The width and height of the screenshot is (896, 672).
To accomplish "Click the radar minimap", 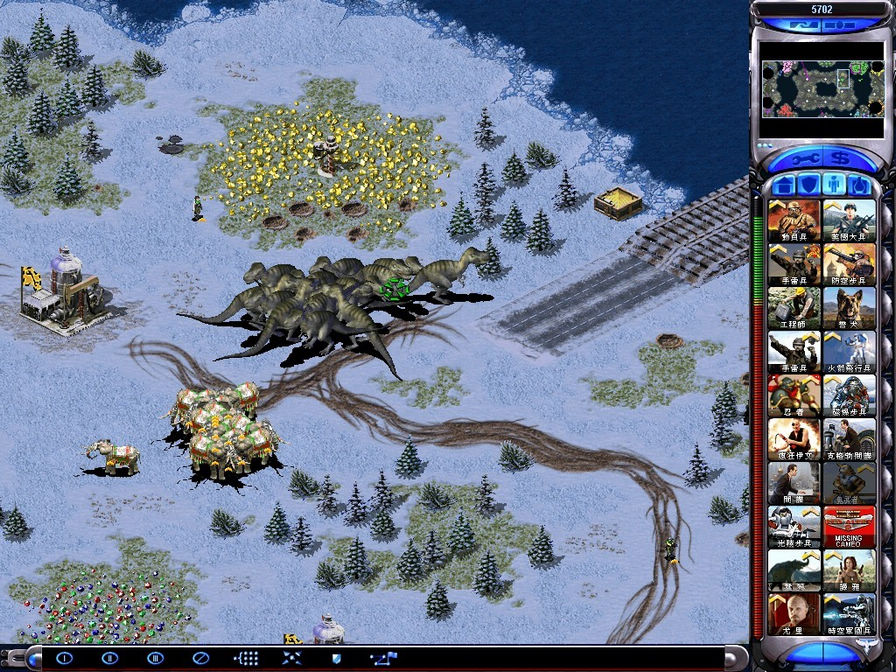I will coord(820,87).
